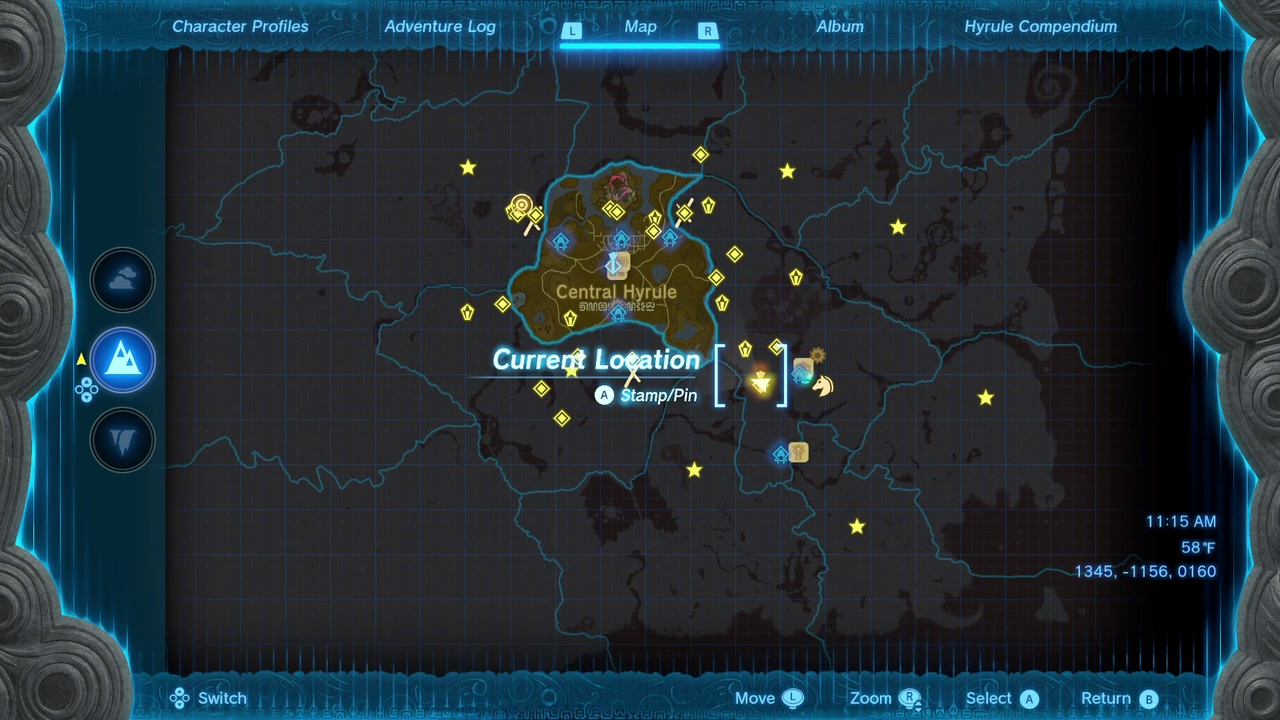Select the Surface map layer
Viewport: 1280px width, 720px height.
pos(123,360)
